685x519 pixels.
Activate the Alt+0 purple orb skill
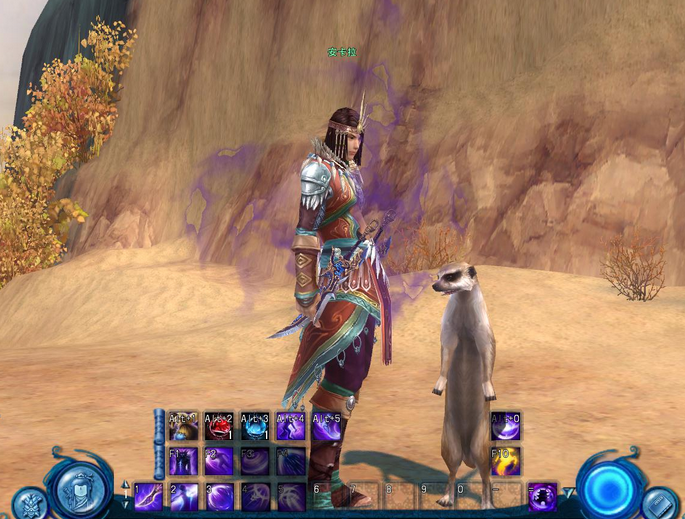pos(505,428)
